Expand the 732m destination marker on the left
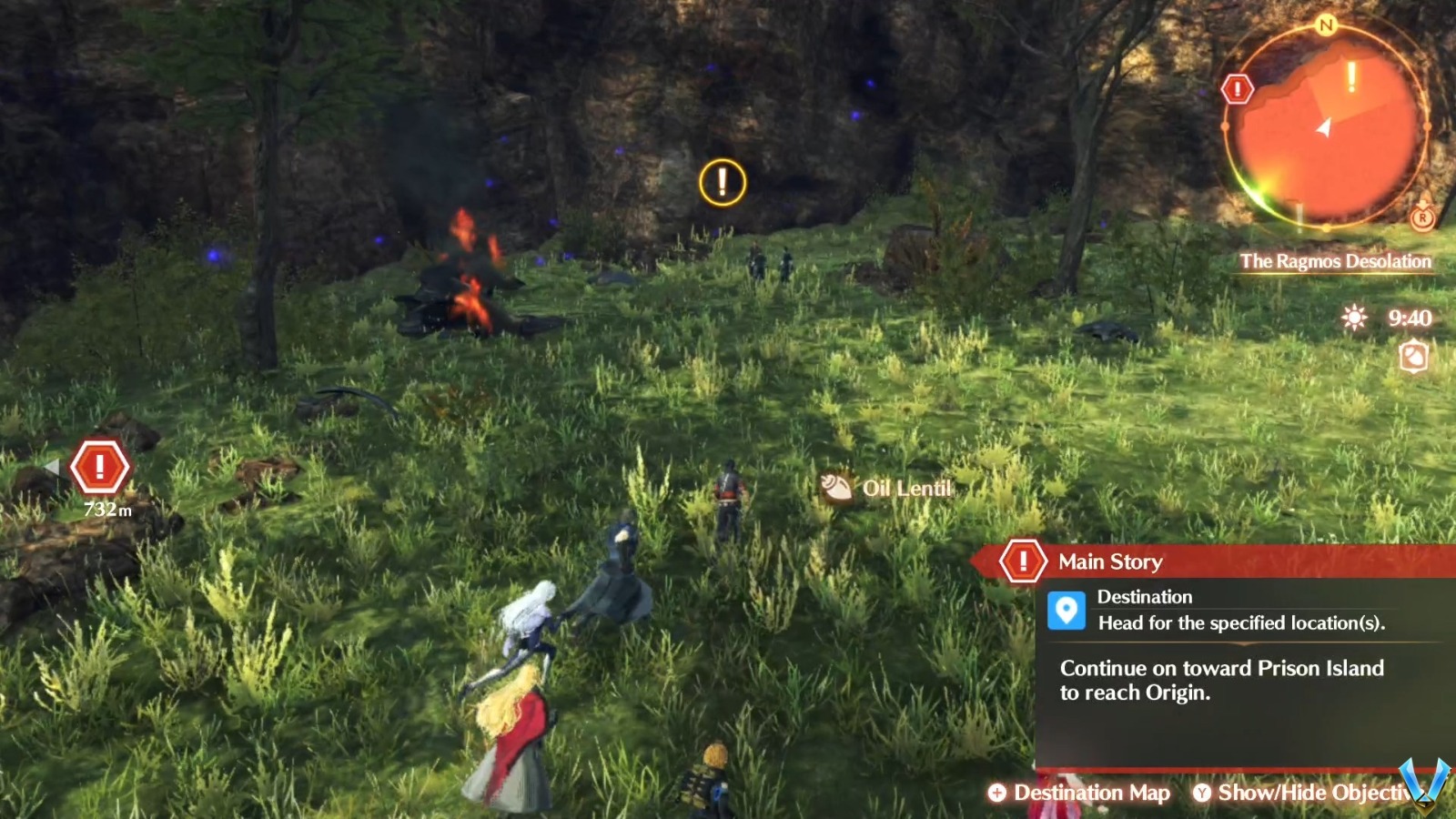The image size is (1456, 819). [100, 467]
